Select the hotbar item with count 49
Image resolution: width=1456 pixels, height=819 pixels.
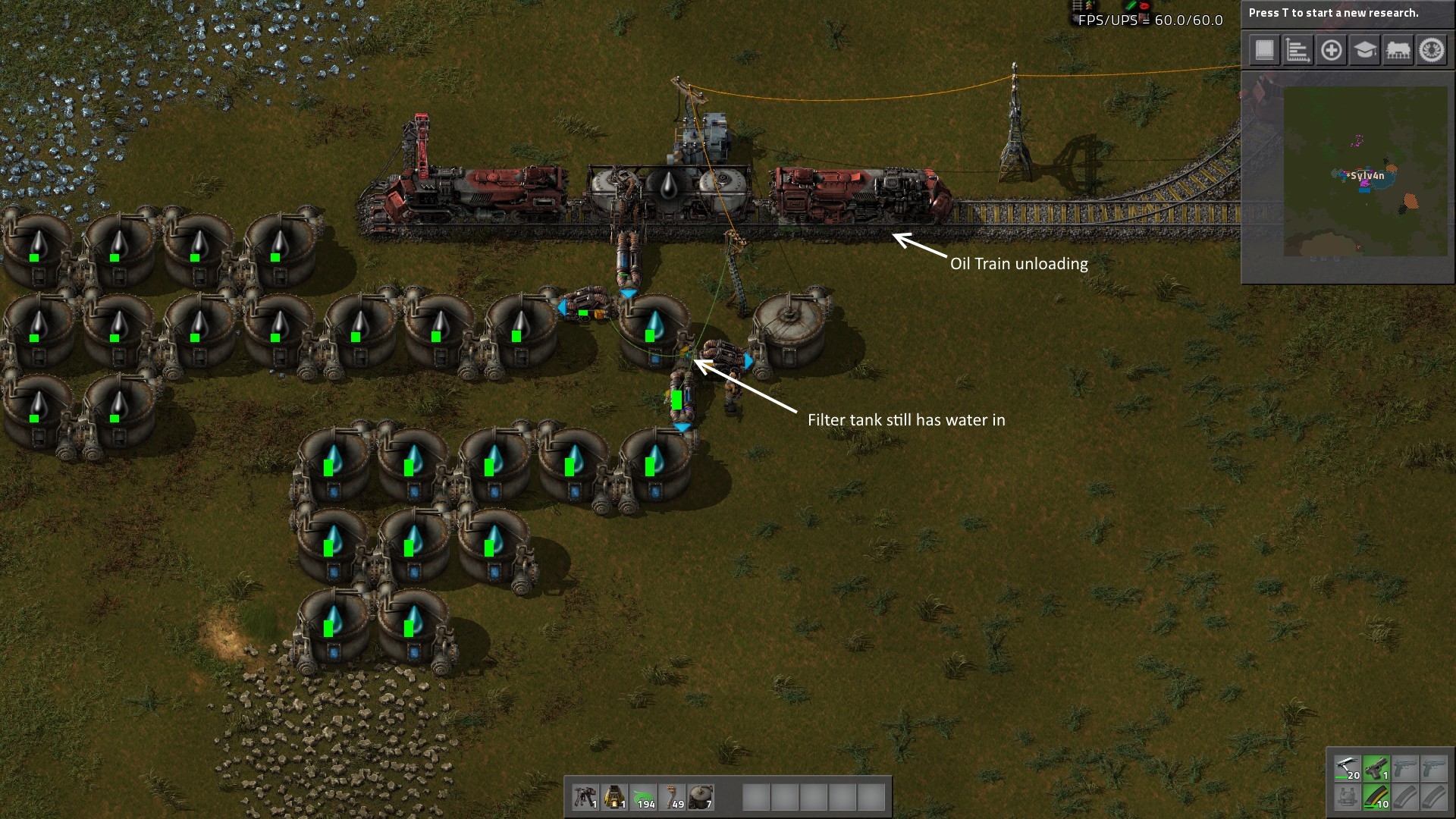click(x=673, y=798)
